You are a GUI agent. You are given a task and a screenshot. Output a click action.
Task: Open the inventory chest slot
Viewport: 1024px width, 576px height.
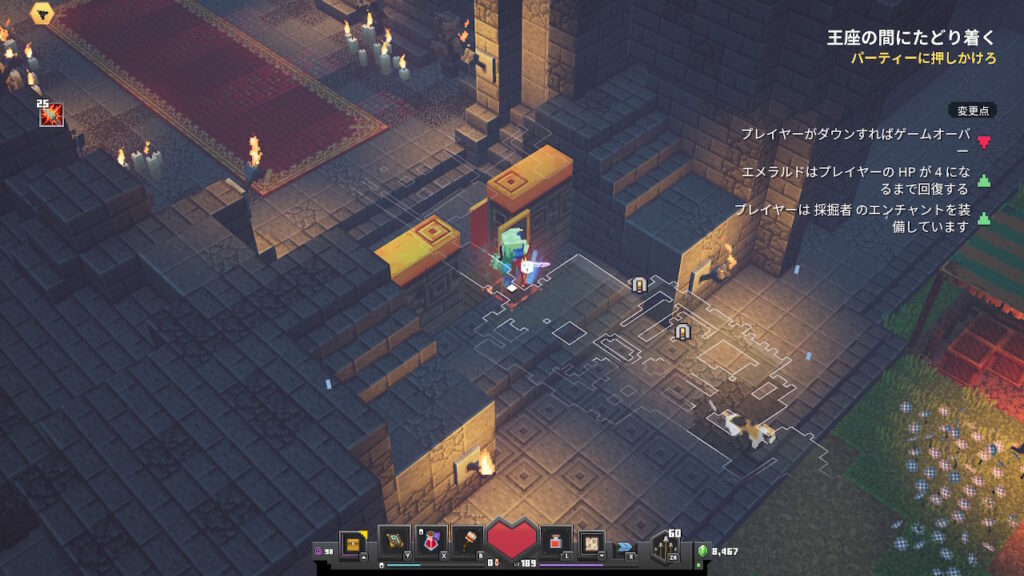pyautogui.click(x=353, y=542)
